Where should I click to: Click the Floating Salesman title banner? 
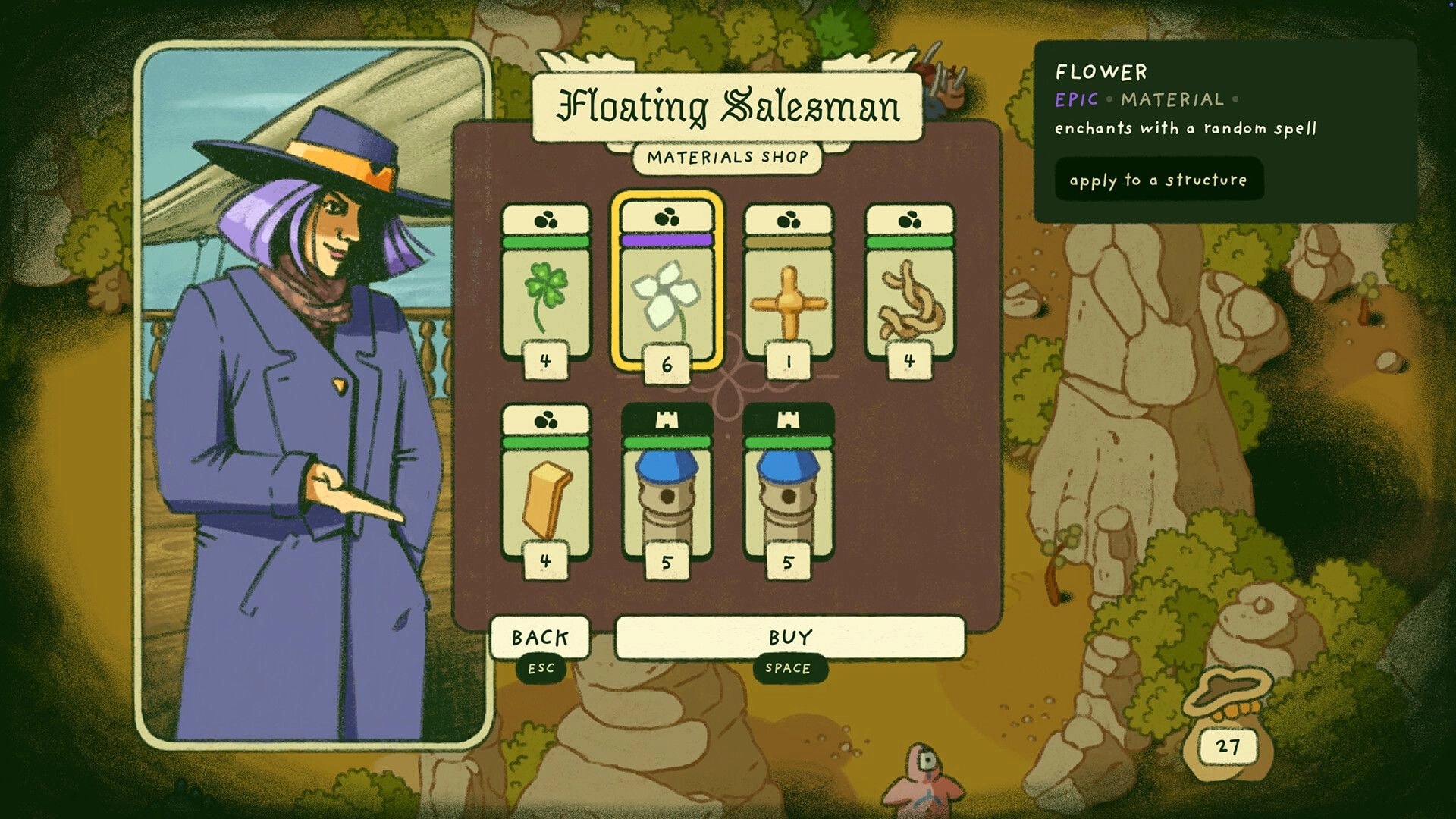(x=730, y=108)
